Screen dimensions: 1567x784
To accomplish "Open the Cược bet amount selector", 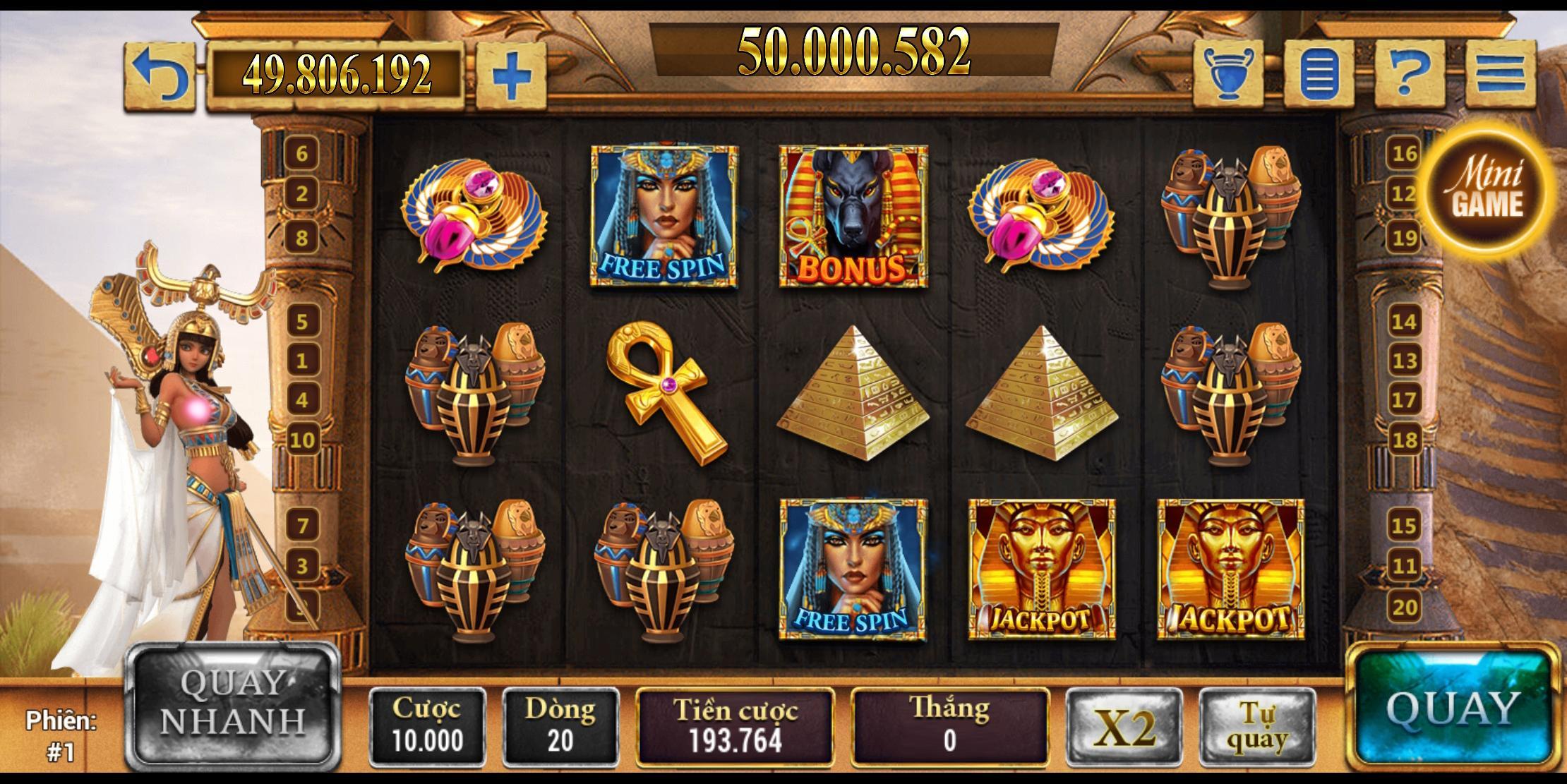I will (427, 723).
